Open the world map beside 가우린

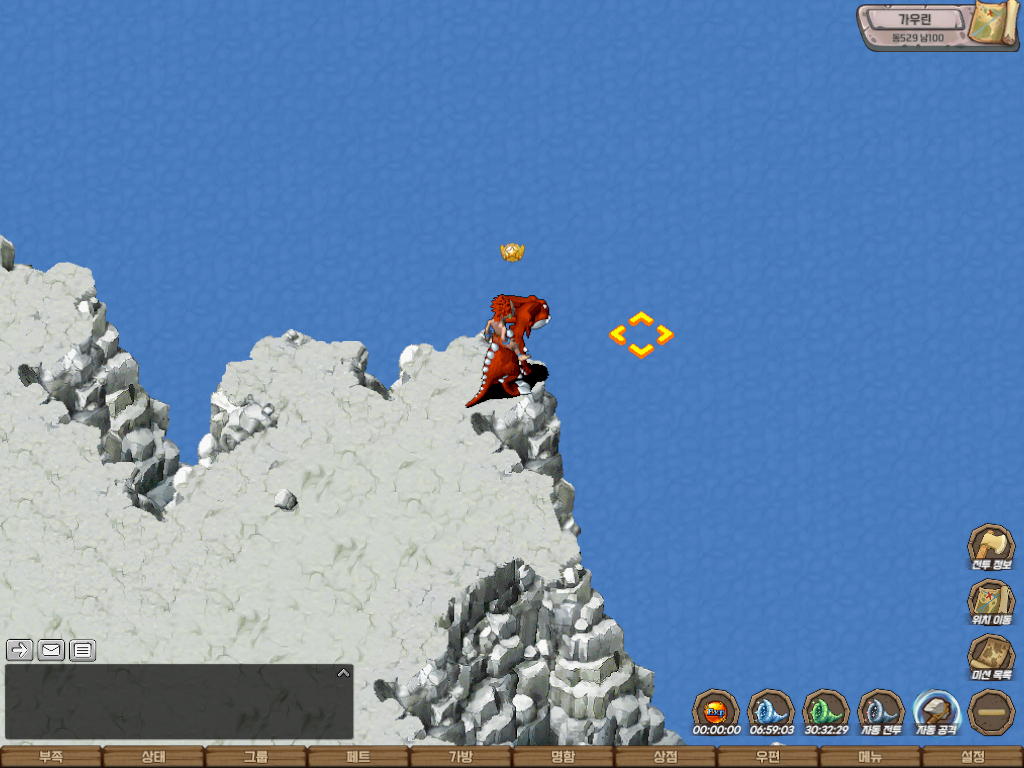[993, 23]
